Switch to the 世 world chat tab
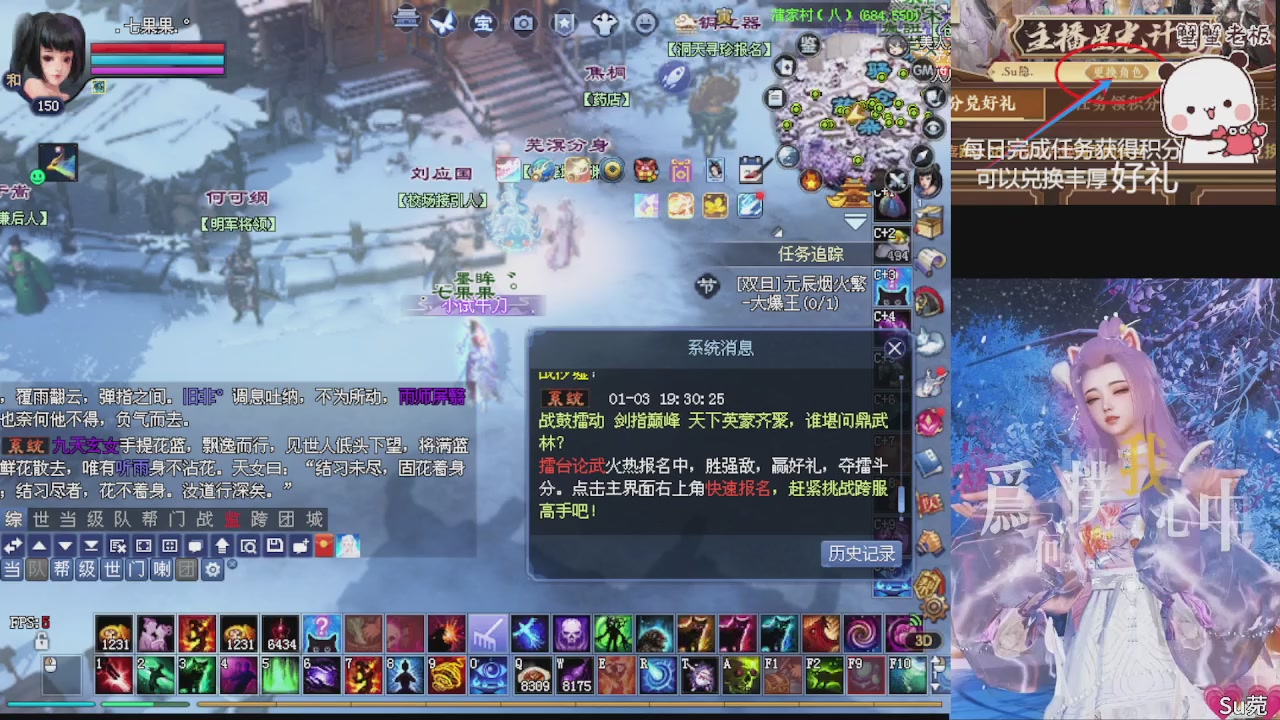The width and height of the screenshot is (1280, 720). point(41,519)
